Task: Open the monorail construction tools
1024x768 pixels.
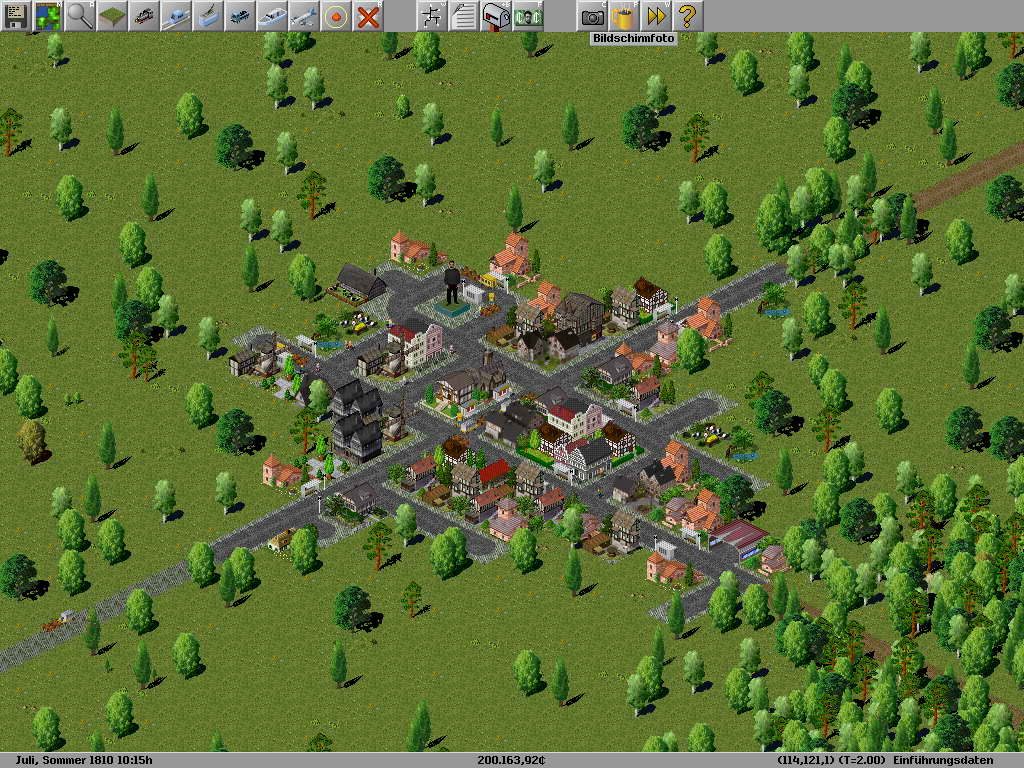Action: point(176,16)
